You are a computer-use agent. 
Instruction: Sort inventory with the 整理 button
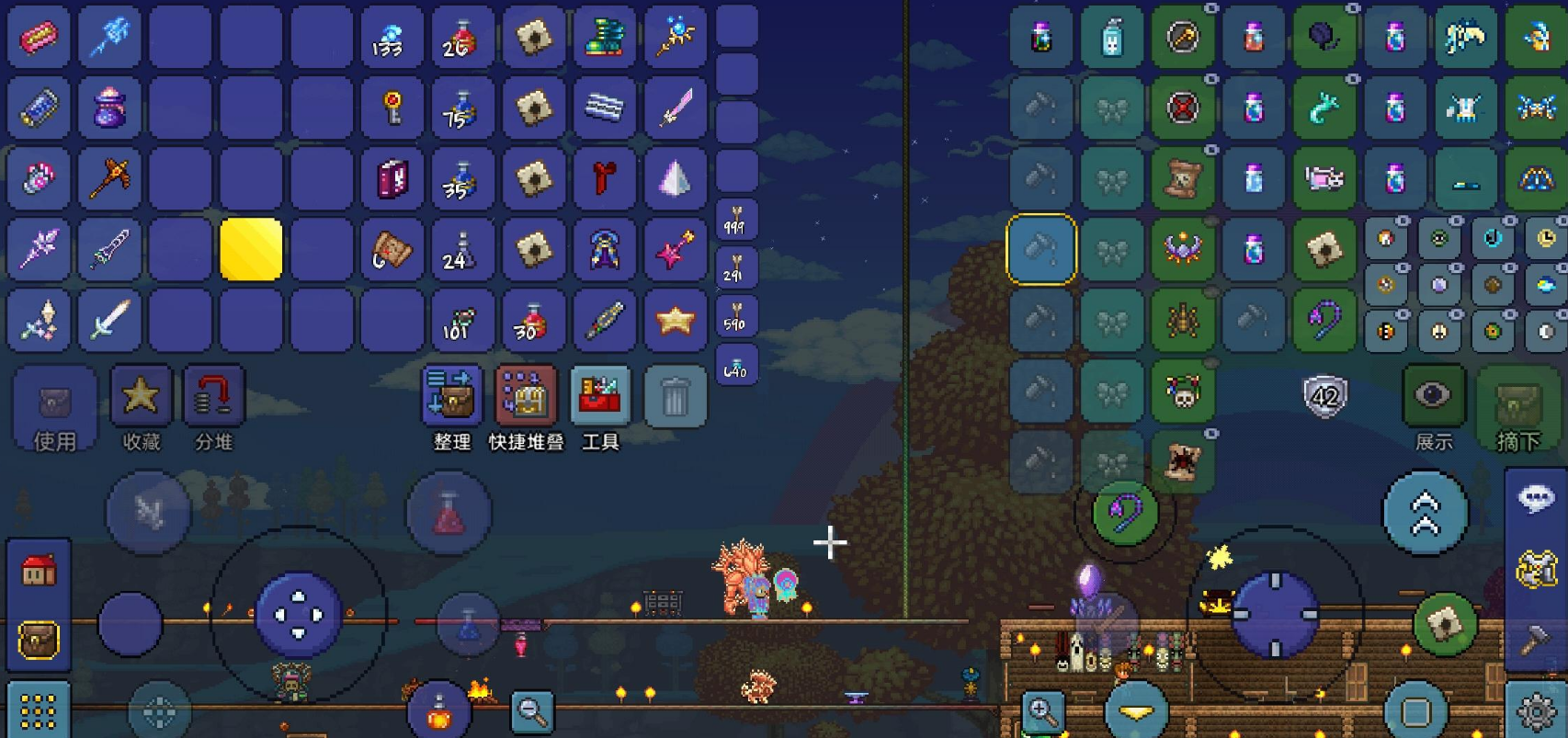(x=451, y=397)
